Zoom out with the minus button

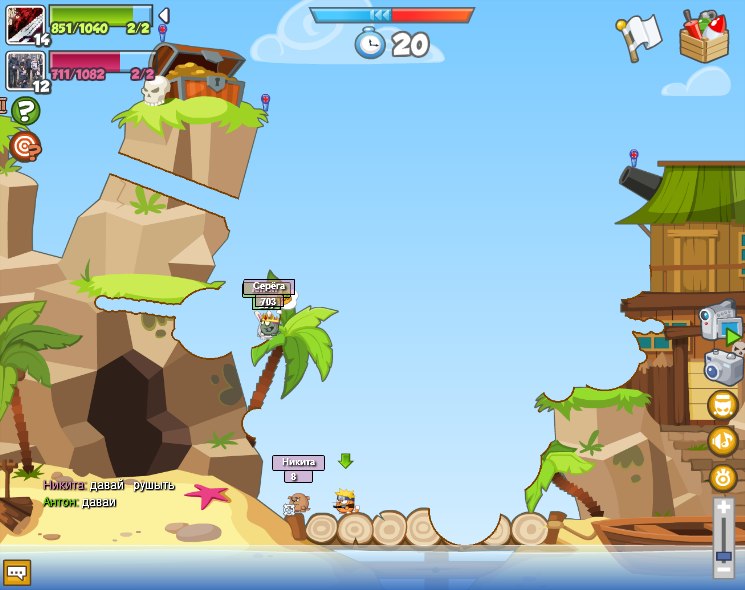pyautogui.click(x=723, y=569)
